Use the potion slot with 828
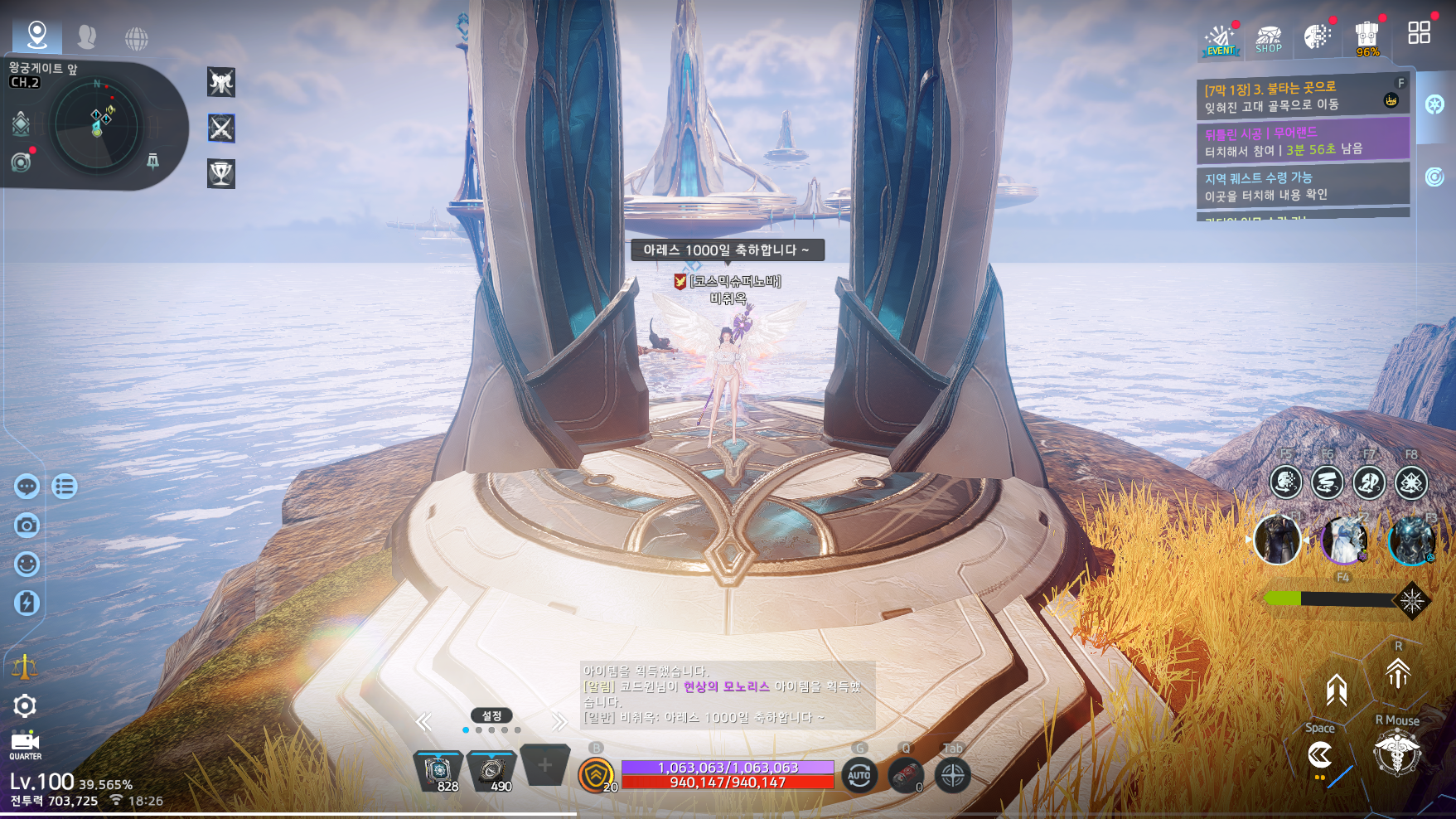The width and height of the screenshot is (1456, 819). coord(438,772)
